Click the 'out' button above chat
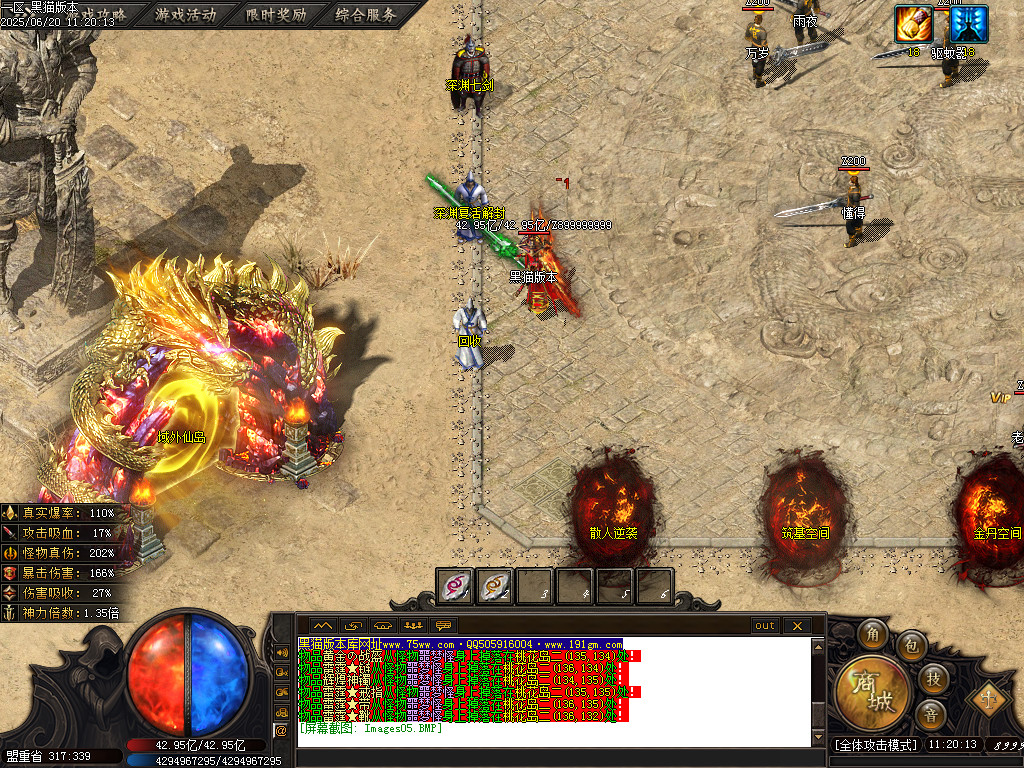 tap(765, 626)
